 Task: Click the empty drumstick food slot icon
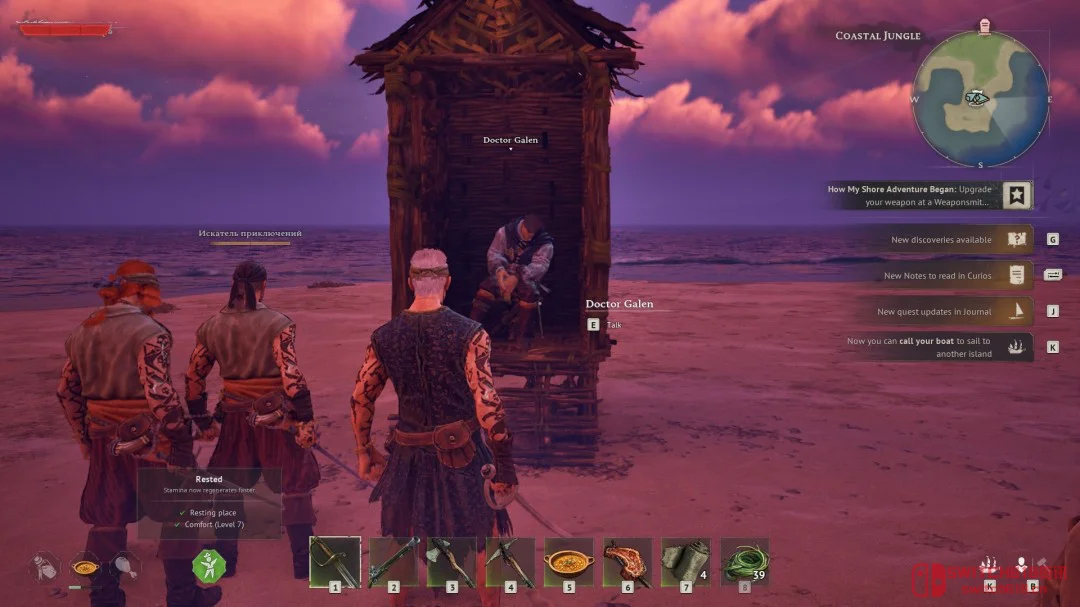(x=126, y=567)
